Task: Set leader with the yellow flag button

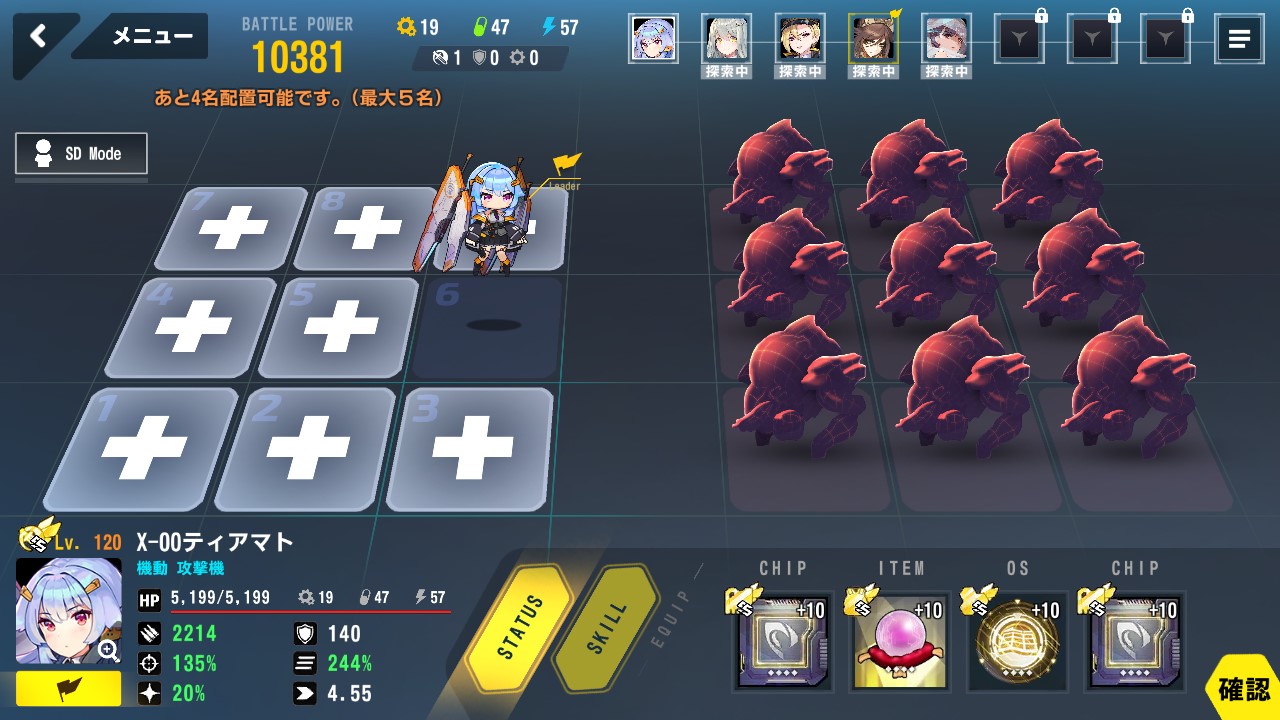Action: click(68, 689)
